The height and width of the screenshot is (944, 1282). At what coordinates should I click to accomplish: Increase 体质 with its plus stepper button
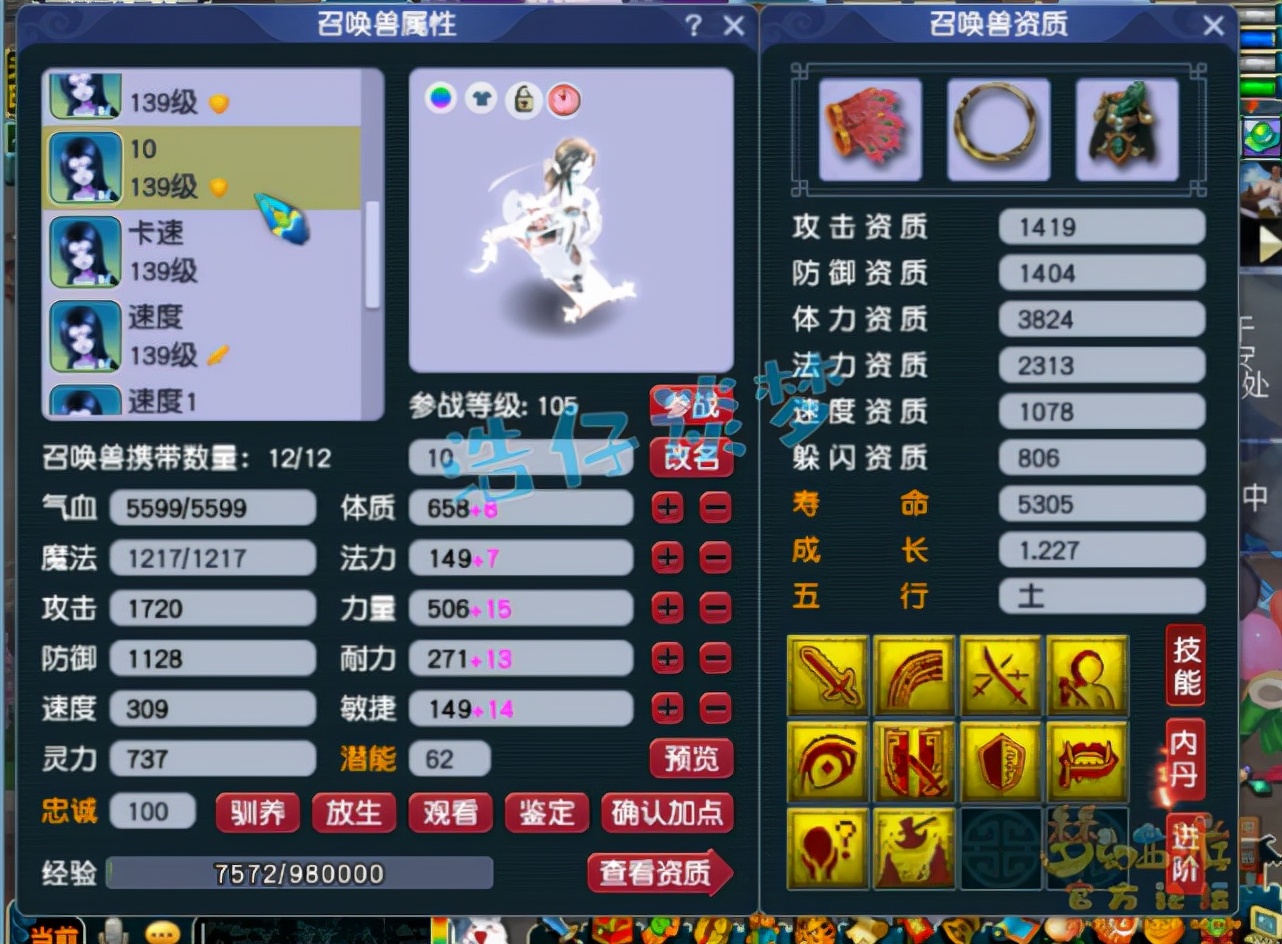[667, 508]
